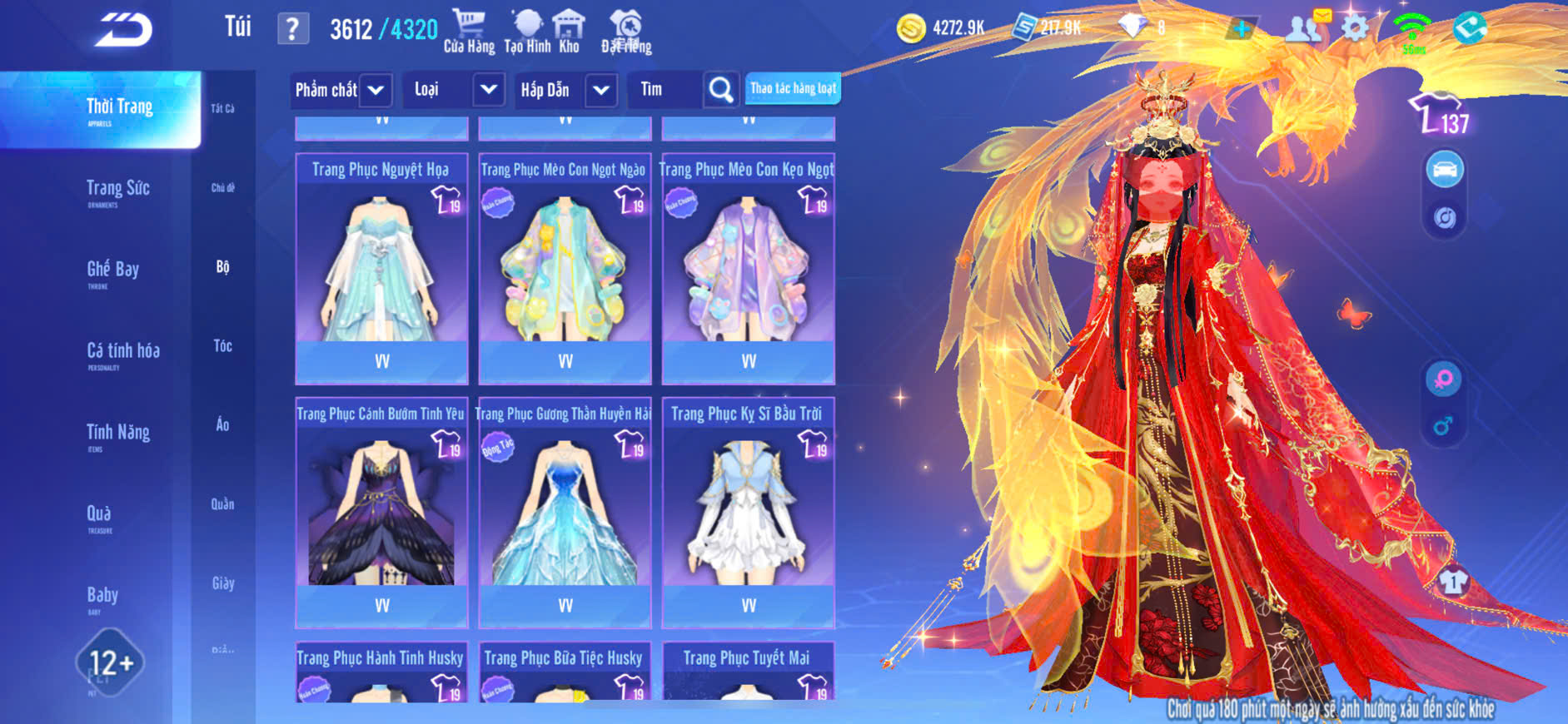This screenshot has width=1568, height=724.
Task: Click the car icon beside character preview
Action: pyautogui.click(x=1445, y=170)
